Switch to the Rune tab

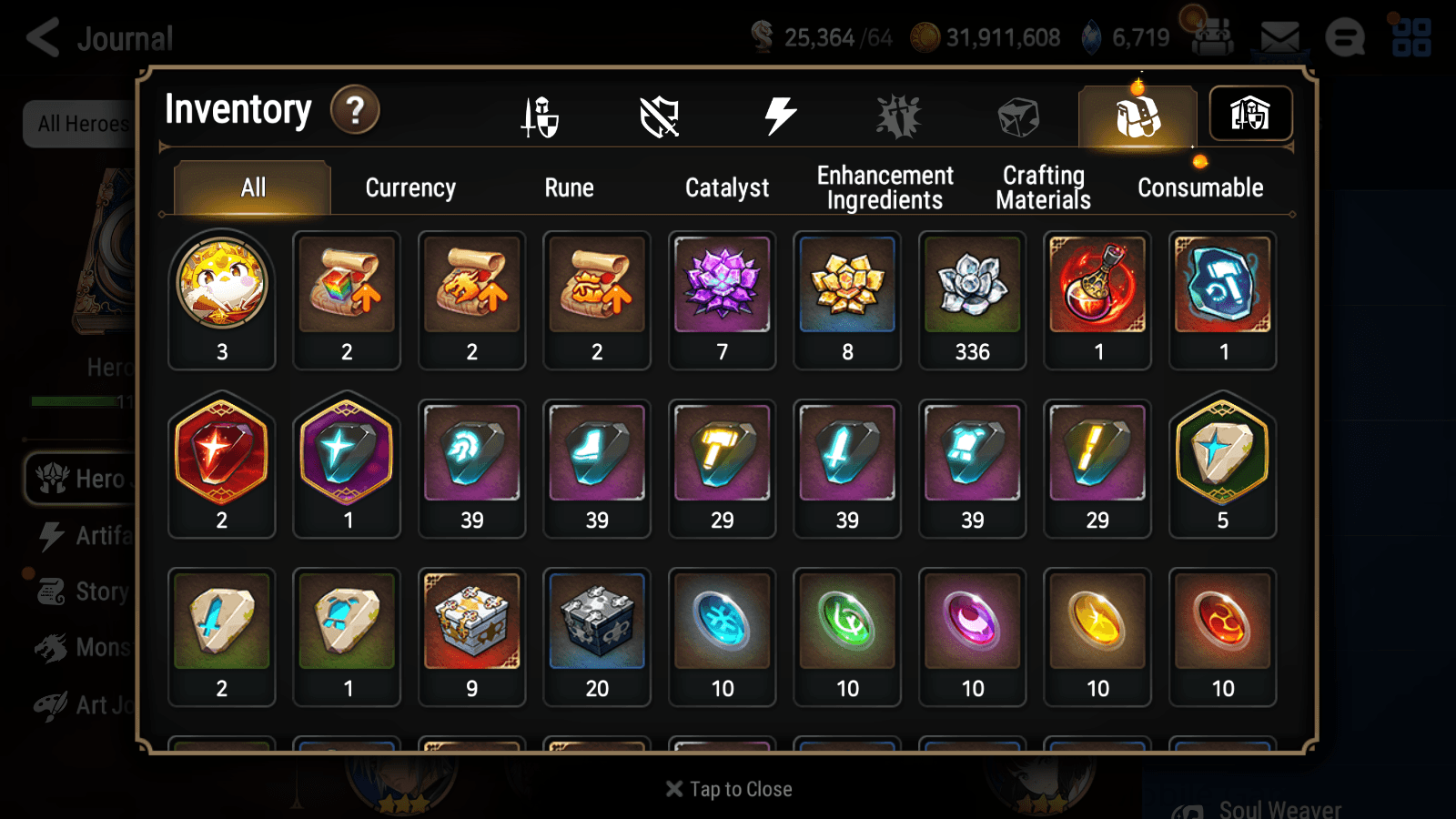[x=570, y=187]
